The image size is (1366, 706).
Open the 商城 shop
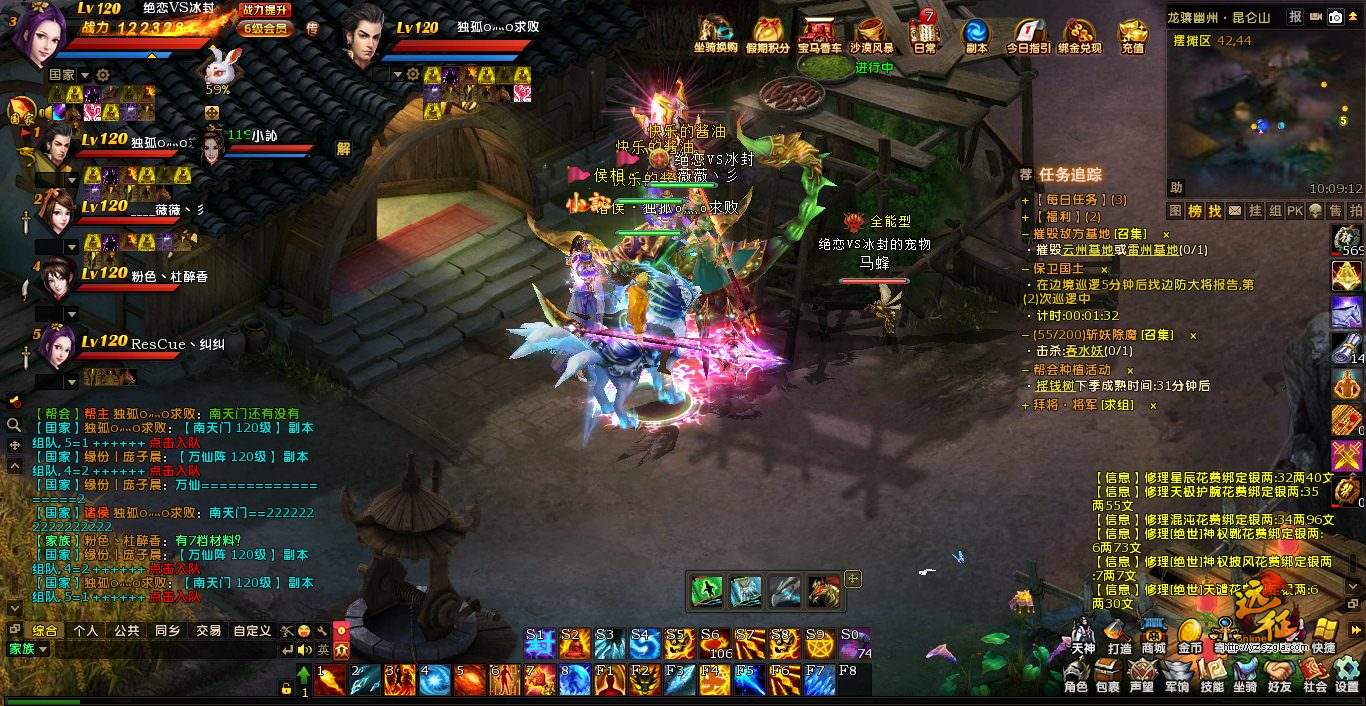click(x=1154, y=635)
